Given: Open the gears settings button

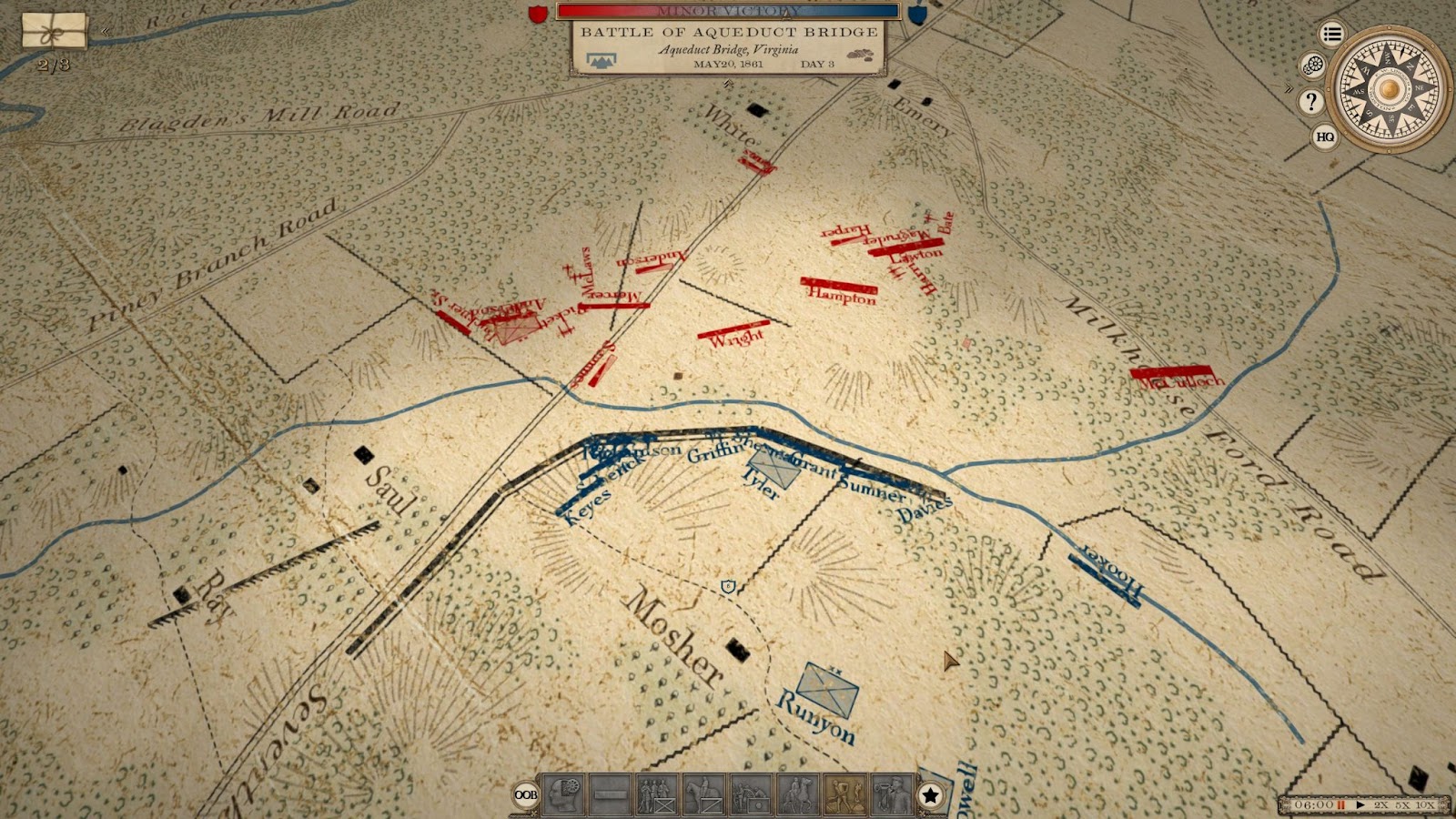Looking at the screenshot, I should (1312, 66).
